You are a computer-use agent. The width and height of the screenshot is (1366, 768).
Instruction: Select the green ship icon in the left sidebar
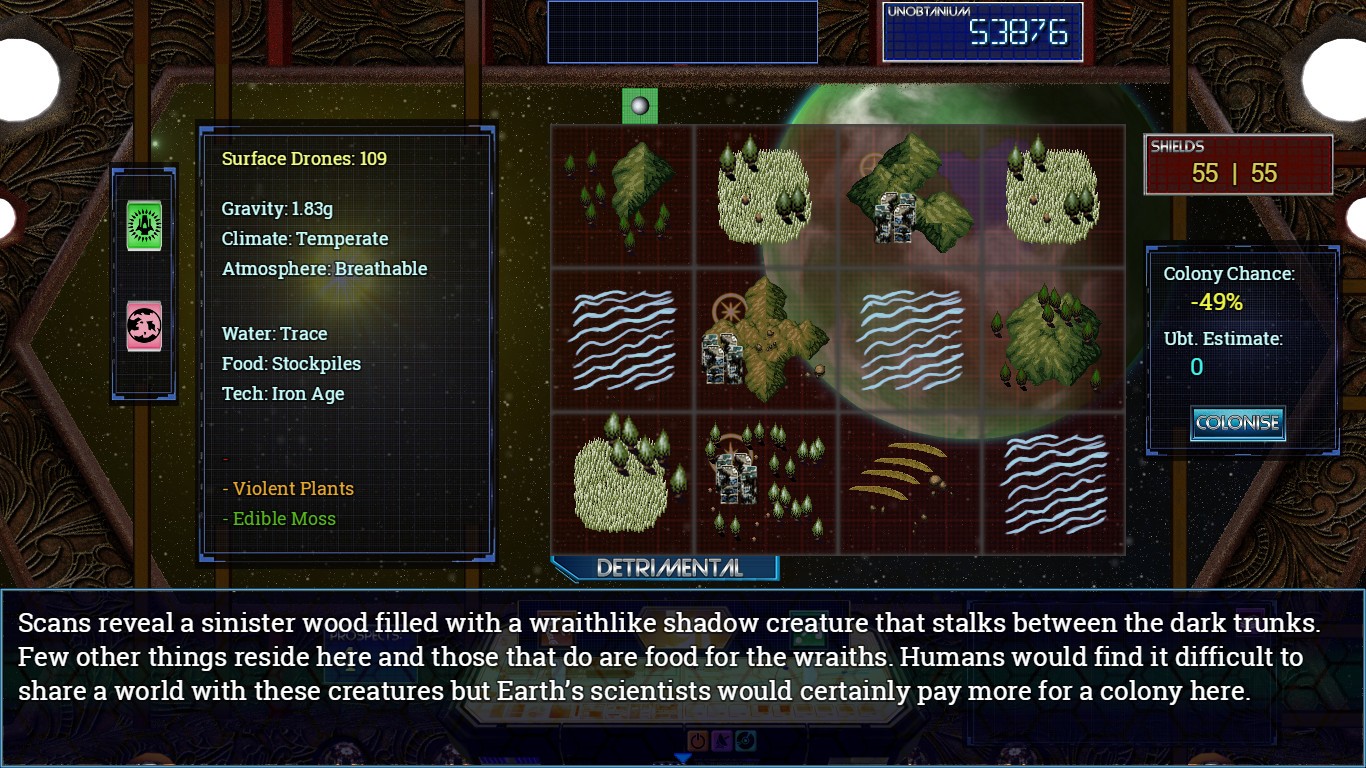(143, 225)
